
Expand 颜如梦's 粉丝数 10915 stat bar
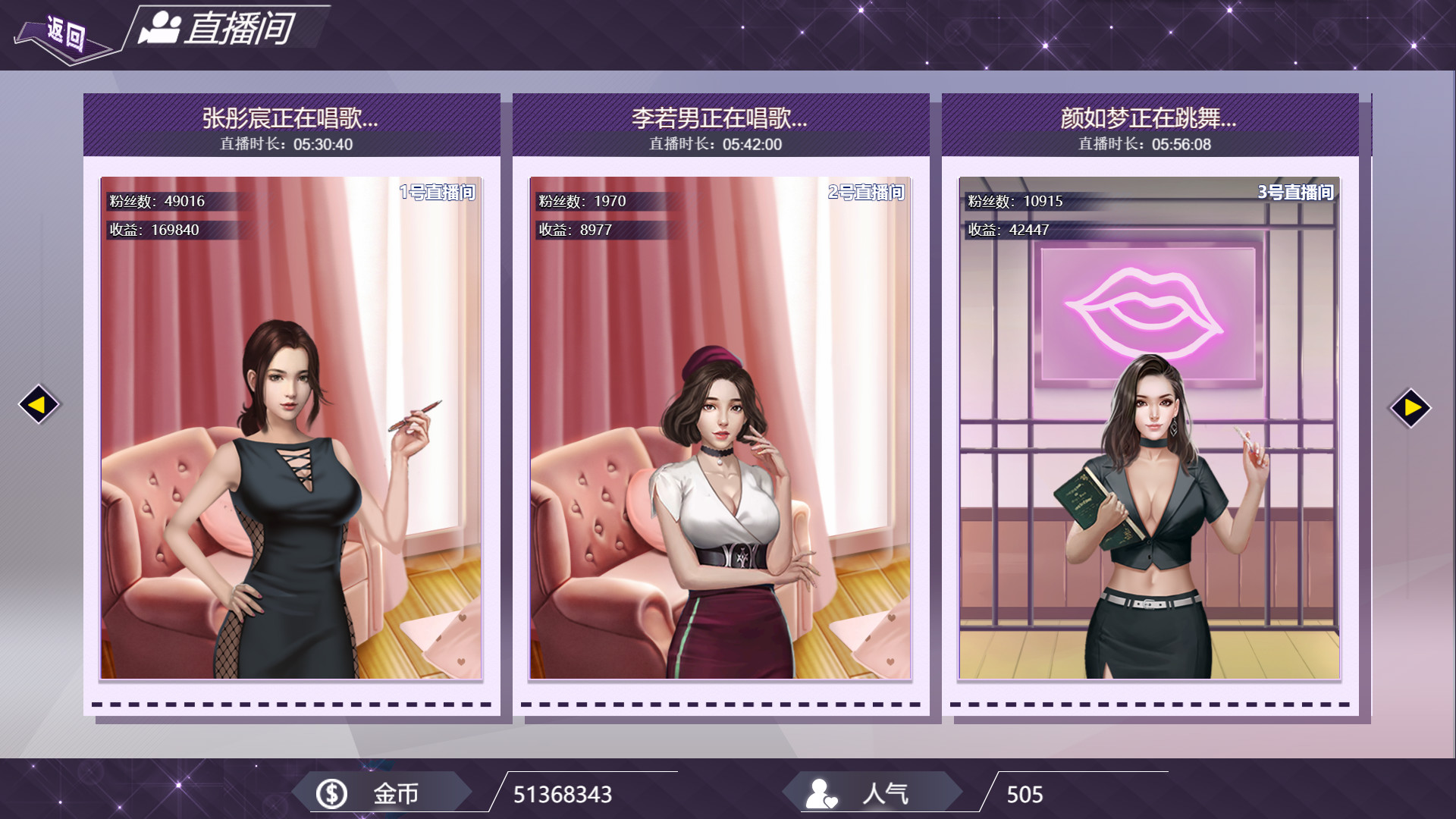click(x=1035, y=202)
